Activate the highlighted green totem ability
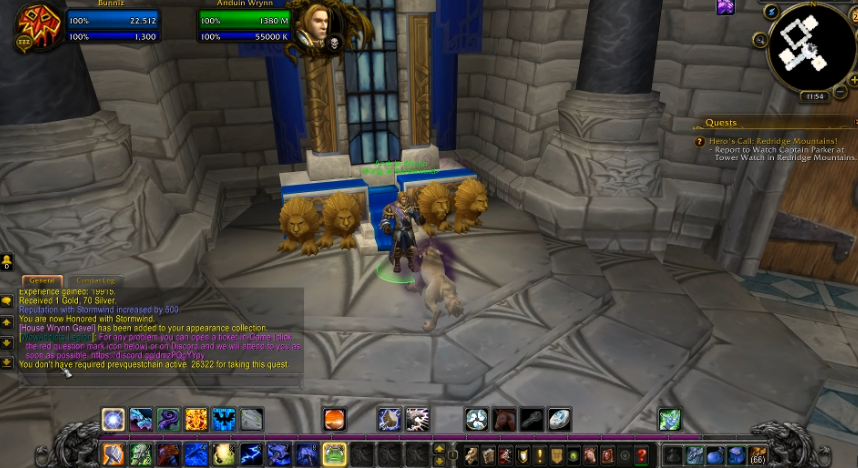858x468 pixels. (x=334, y=455)
